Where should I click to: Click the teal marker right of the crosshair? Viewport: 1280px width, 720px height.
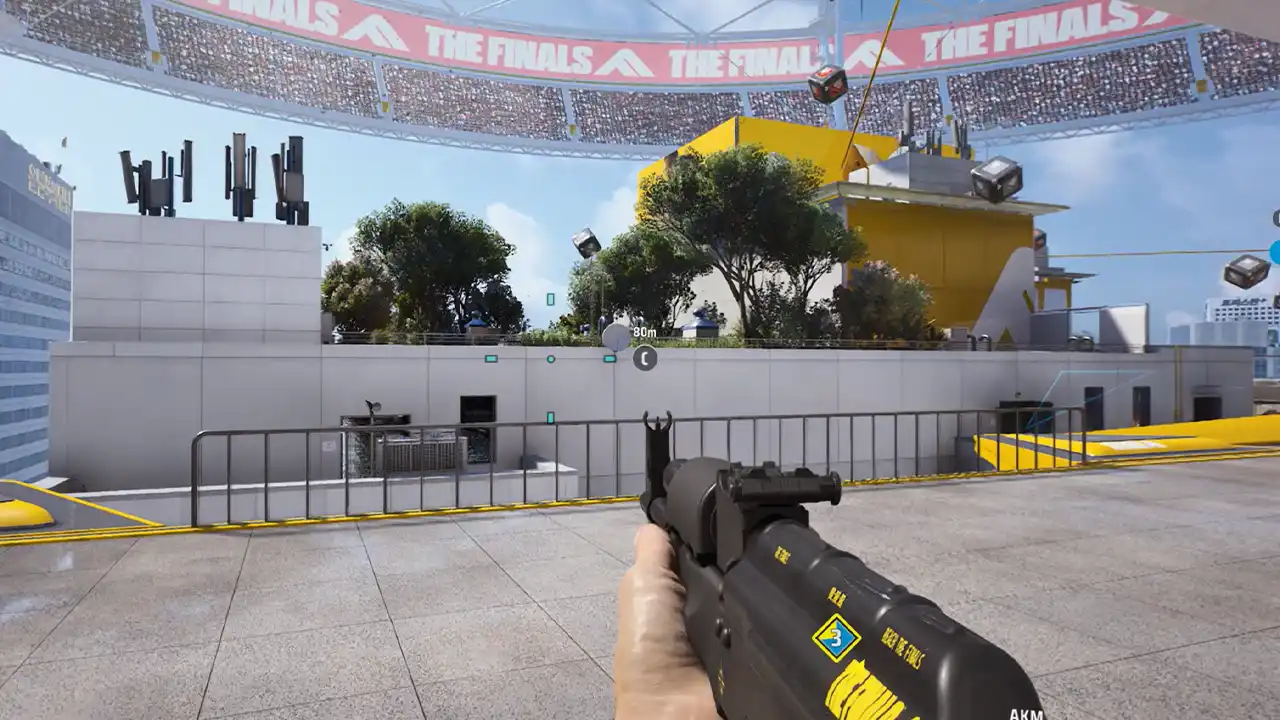[x=609, y=358]
